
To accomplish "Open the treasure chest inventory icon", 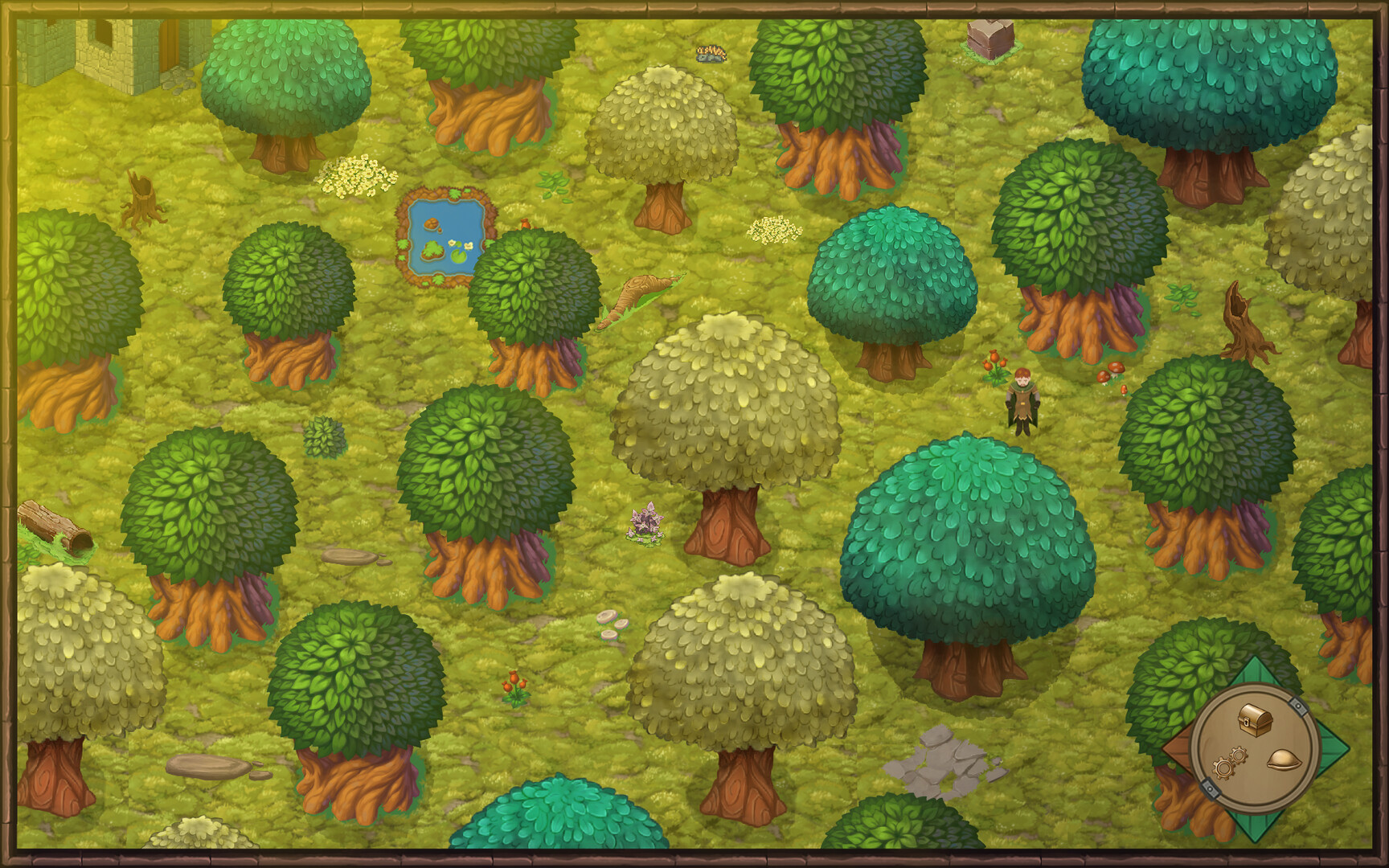I will click(x=1256, y=719).
